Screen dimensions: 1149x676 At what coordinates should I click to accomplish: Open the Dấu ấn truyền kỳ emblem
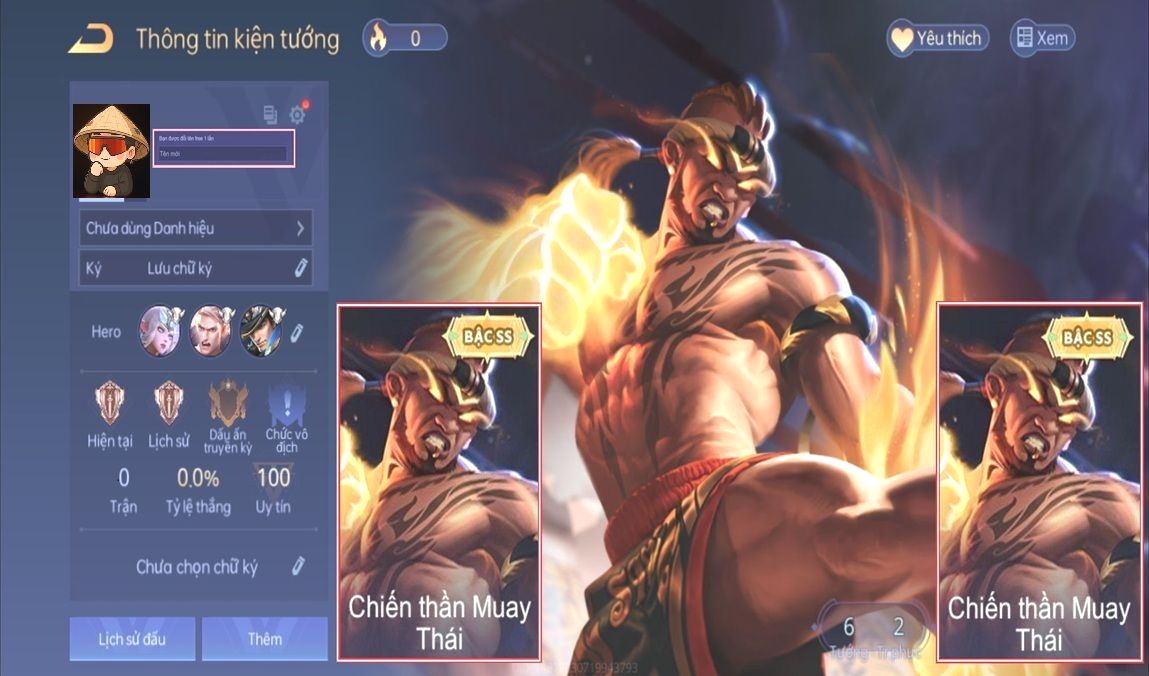coord(227,403)
